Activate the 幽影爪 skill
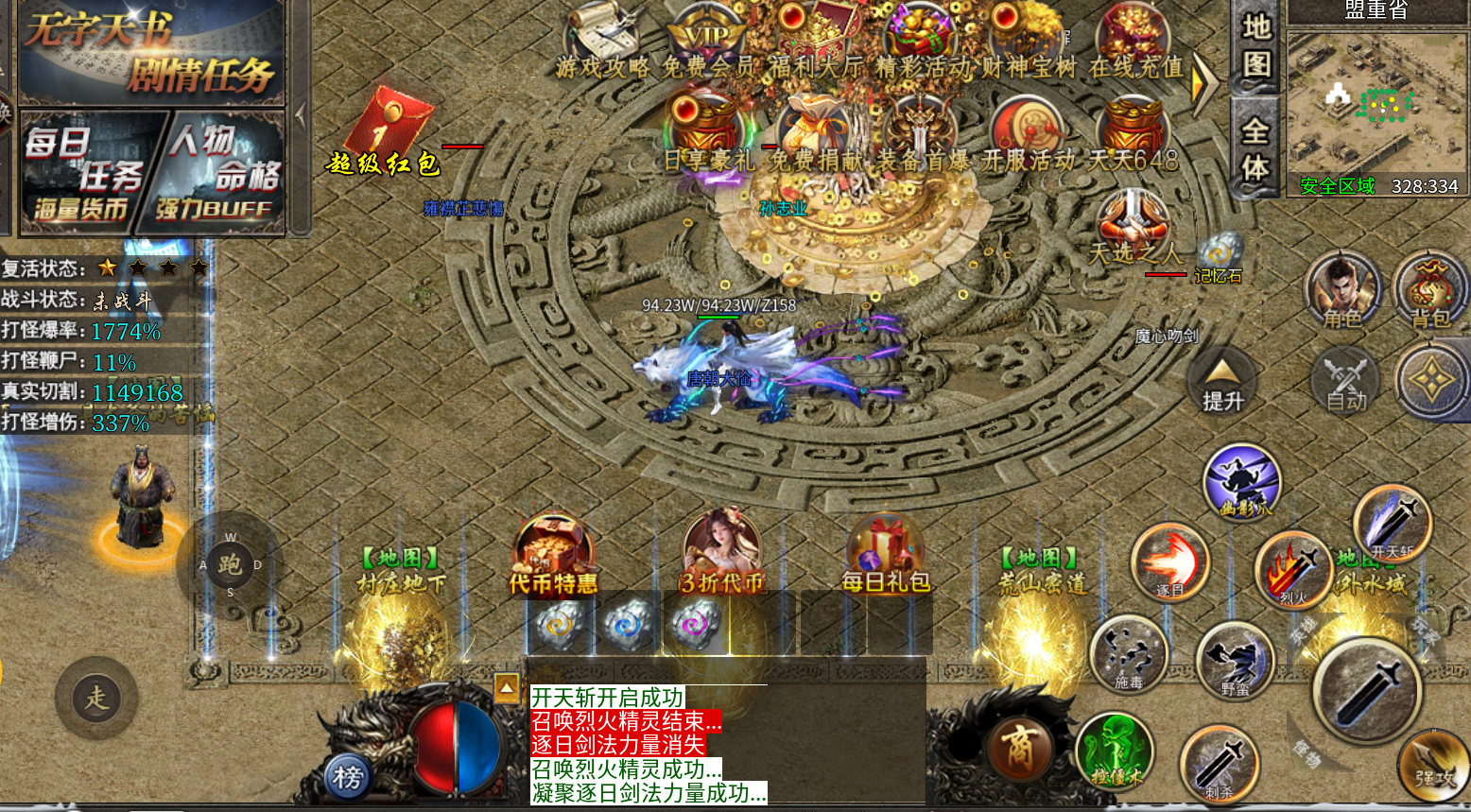The image size is (1471, 812). (x=1241, y=483)
